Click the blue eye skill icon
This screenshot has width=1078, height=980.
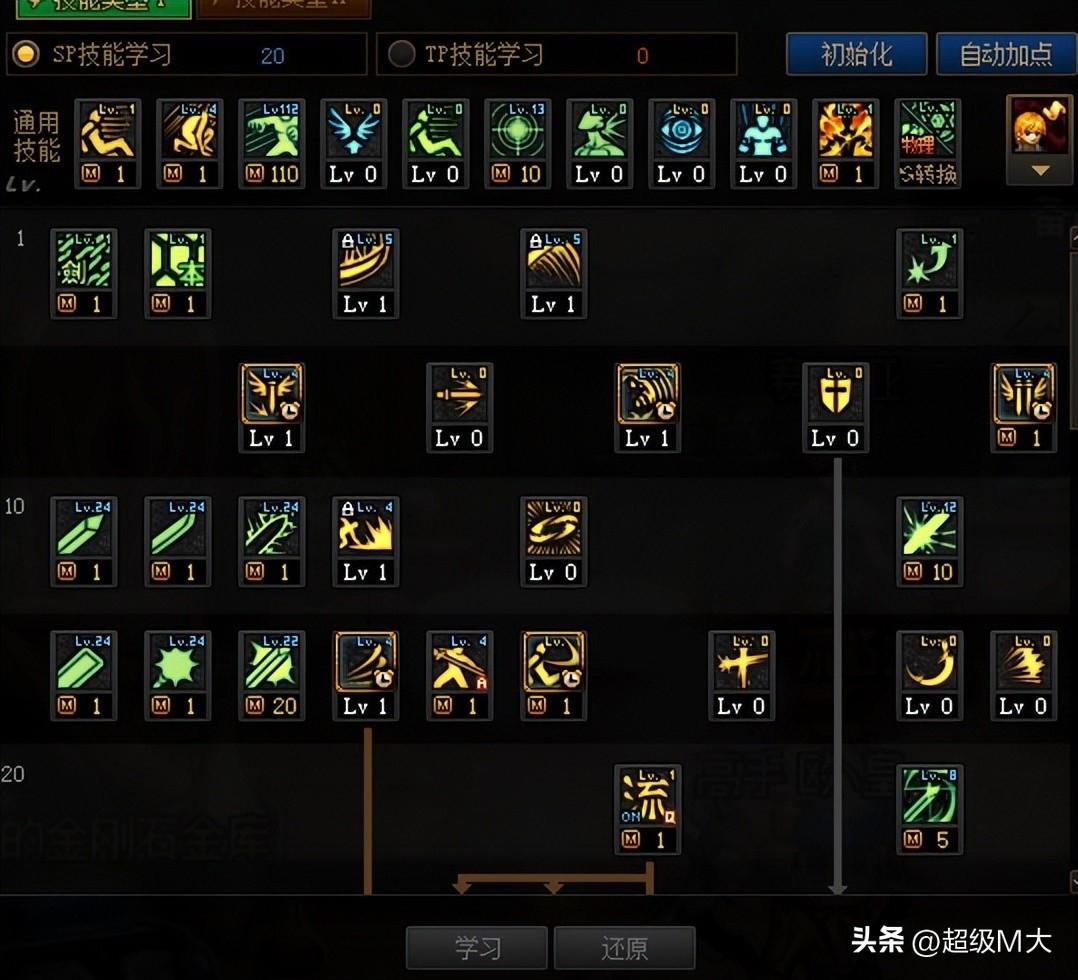pyautogui.click(x=682, y=131)
